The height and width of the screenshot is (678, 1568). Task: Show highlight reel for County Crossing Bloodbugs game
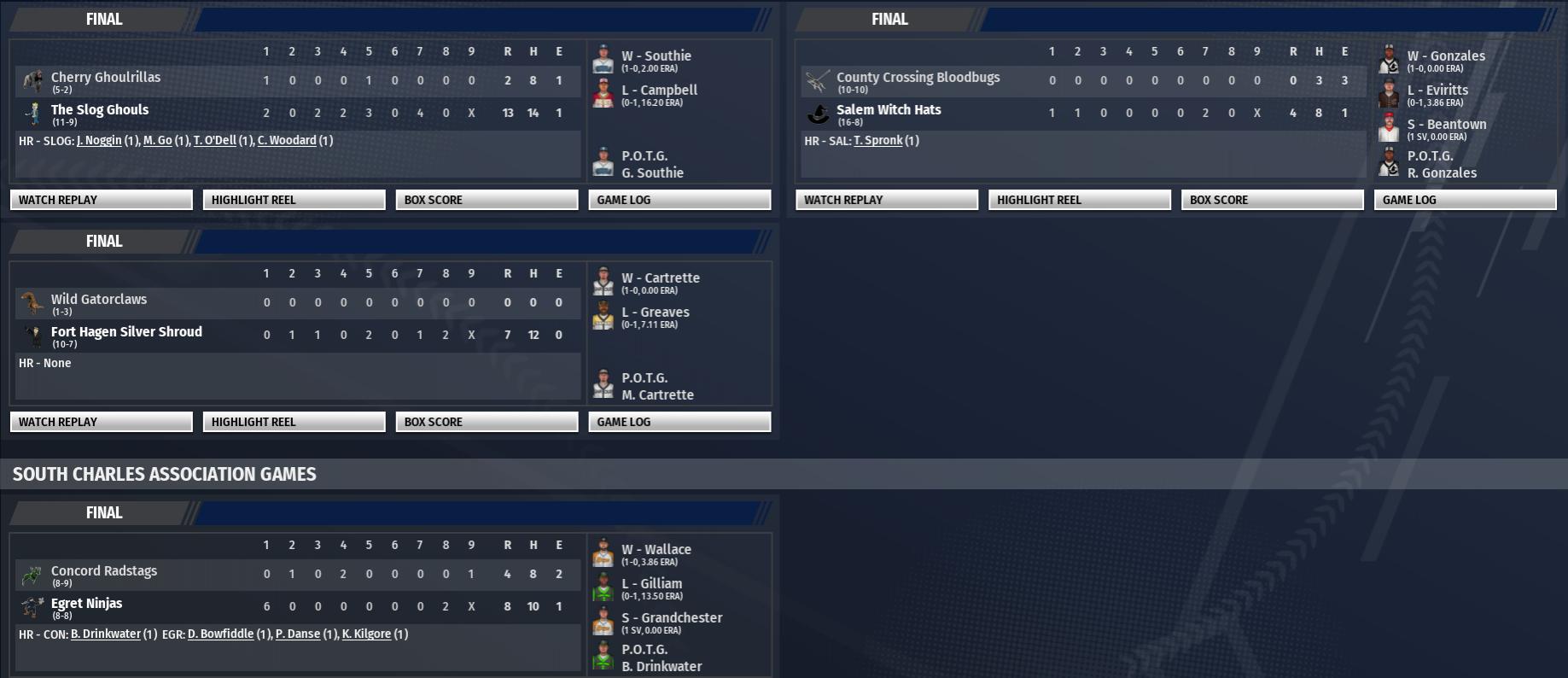tap(1079, 200)
